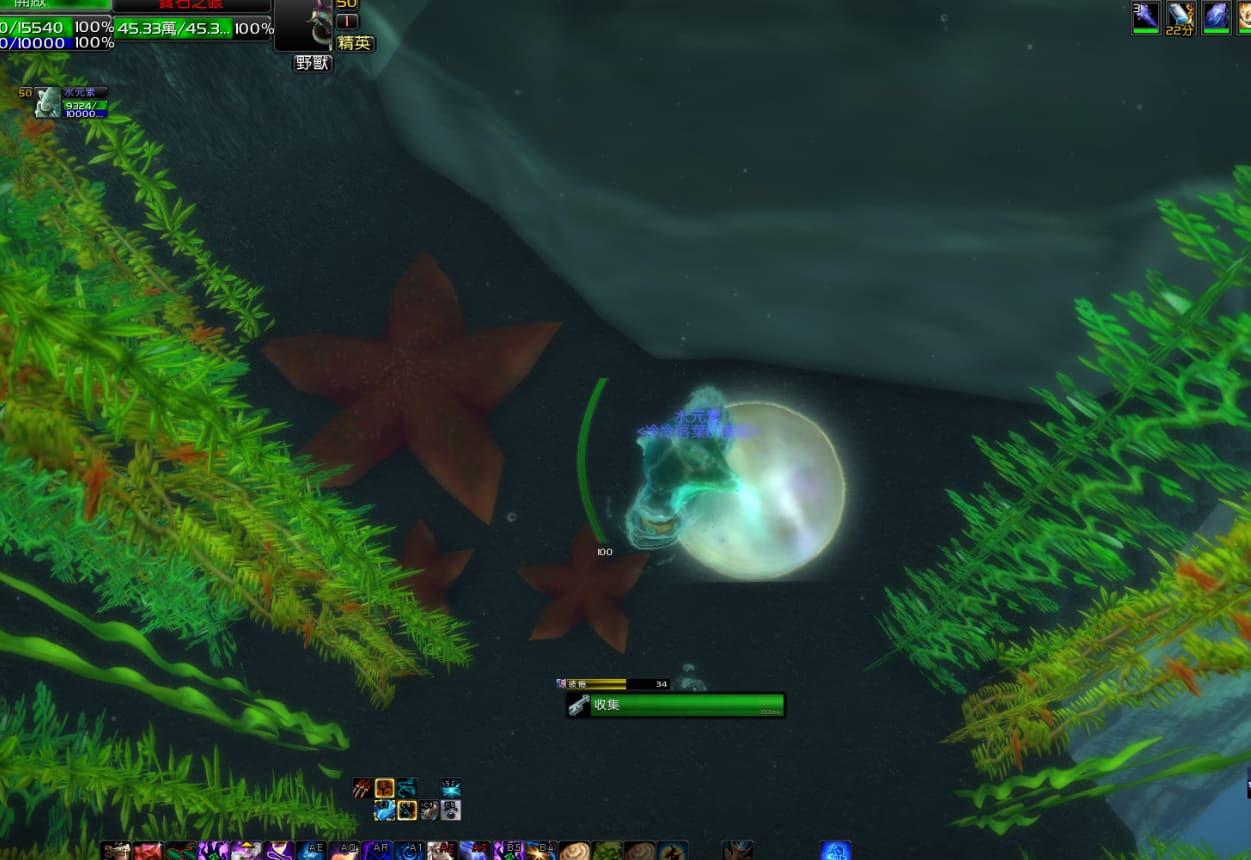Select the water elemental pet frame
The height and width of the screenshot is (860, 1251).
click(x=48, y=102)
